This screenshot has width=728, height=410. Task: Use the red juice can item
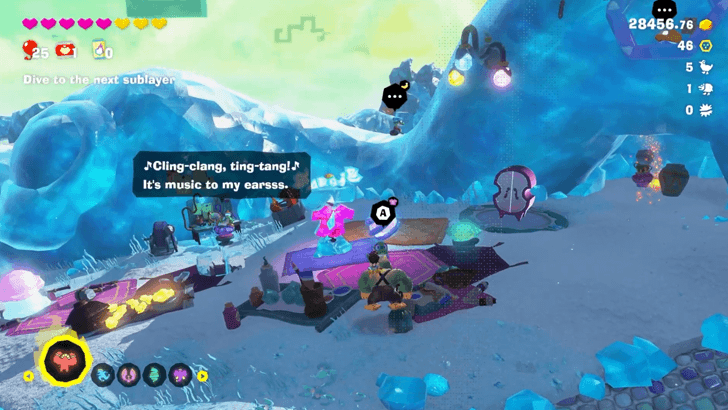tap(66, 50)
